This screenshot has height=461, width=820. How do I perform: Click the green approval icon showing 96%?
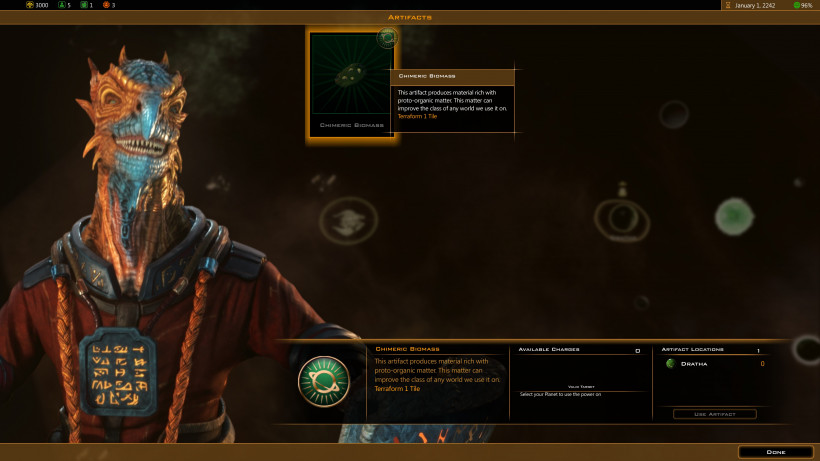(x=796, y=5)
